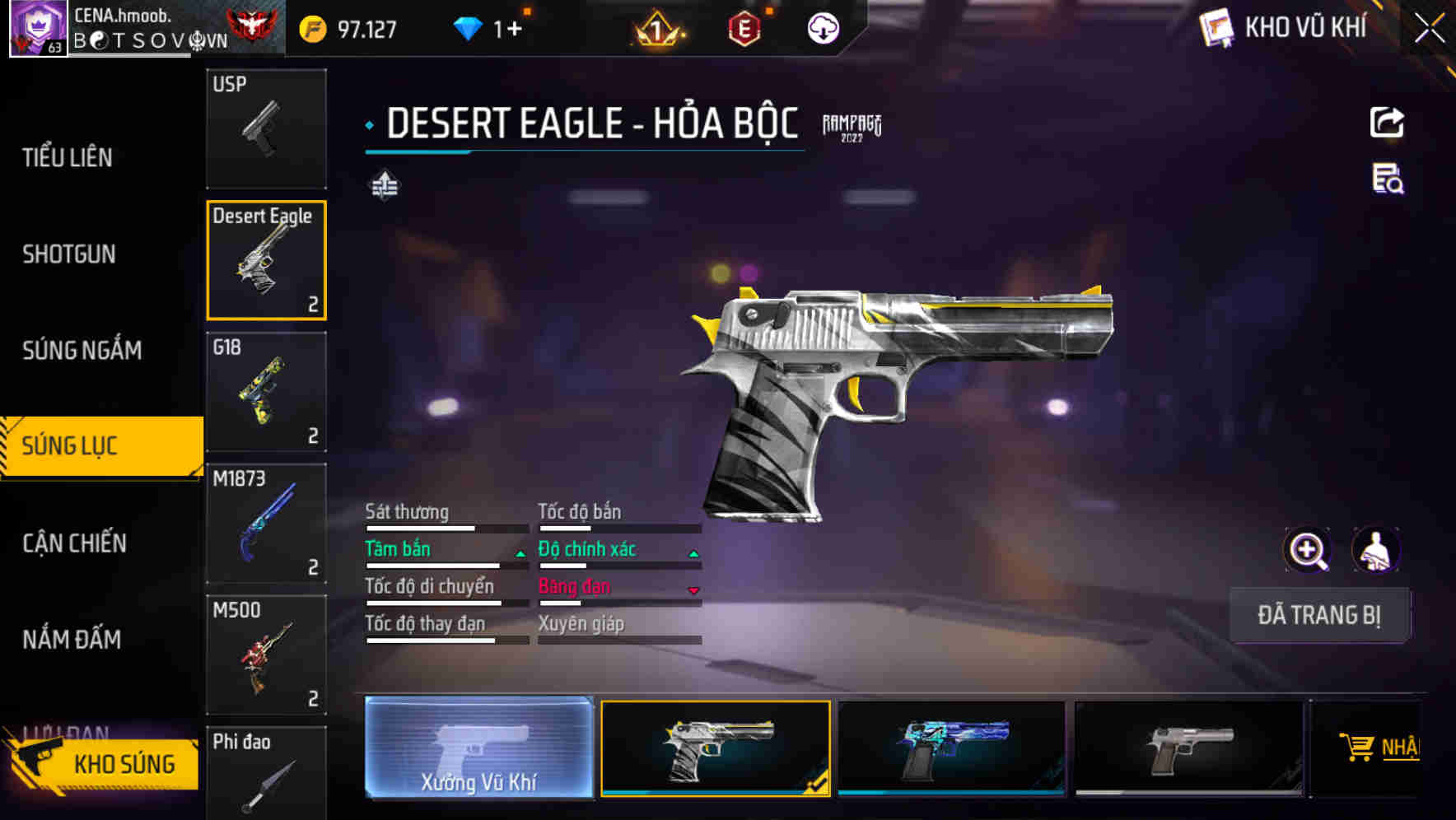The image size is (1456, 820).
Task: Select the M1873 revolver slot
Action: [x=266, y=524]
